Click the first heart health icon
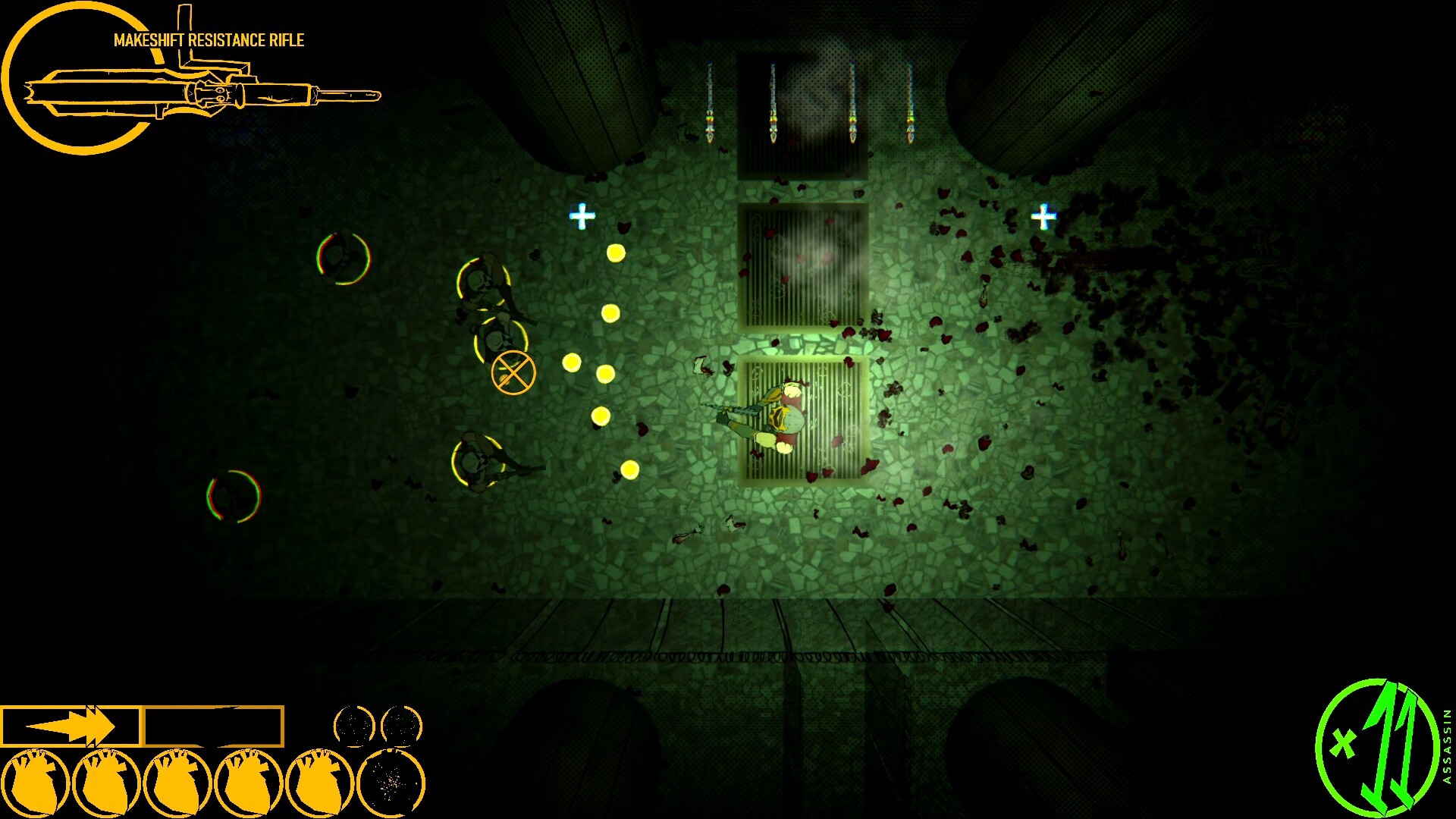Viewport: 1456px width, 819px height. coord(36,783)
